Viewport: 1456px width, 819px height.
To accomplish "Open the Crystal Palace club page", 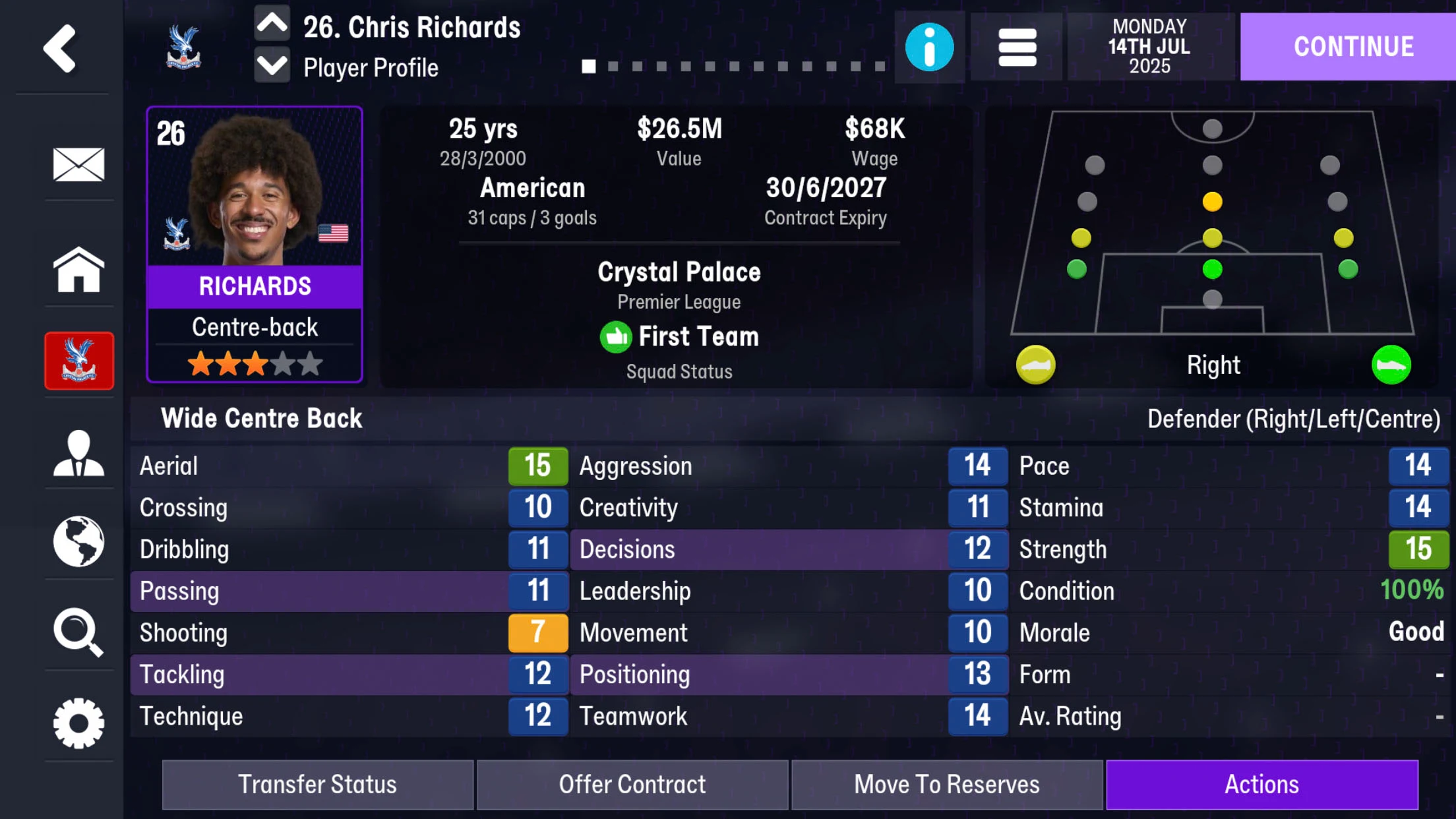I will [x=78, y=361].
